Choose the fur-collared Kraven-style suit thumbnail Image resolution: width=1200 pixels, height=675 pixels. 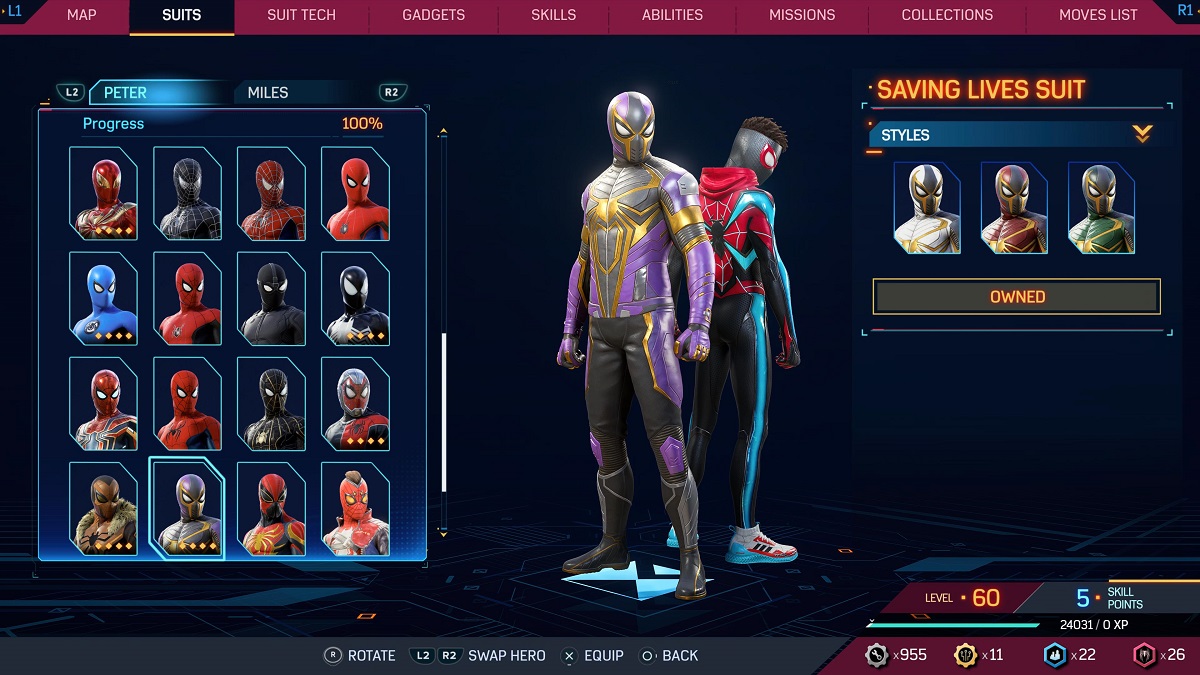103,509
